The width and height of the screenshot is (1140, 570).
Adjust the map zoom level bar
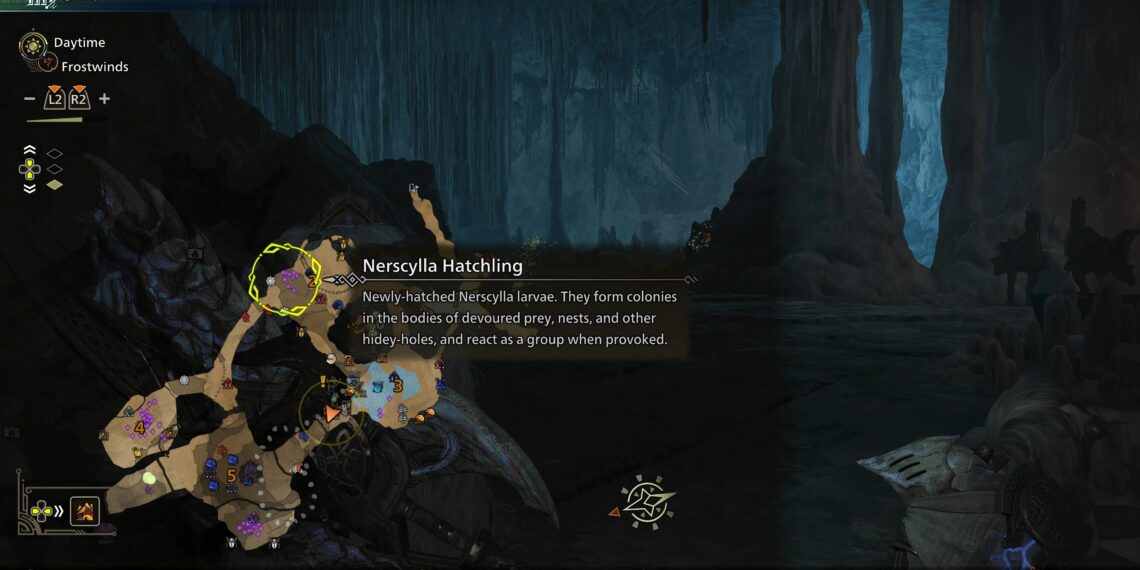[55, 119]
